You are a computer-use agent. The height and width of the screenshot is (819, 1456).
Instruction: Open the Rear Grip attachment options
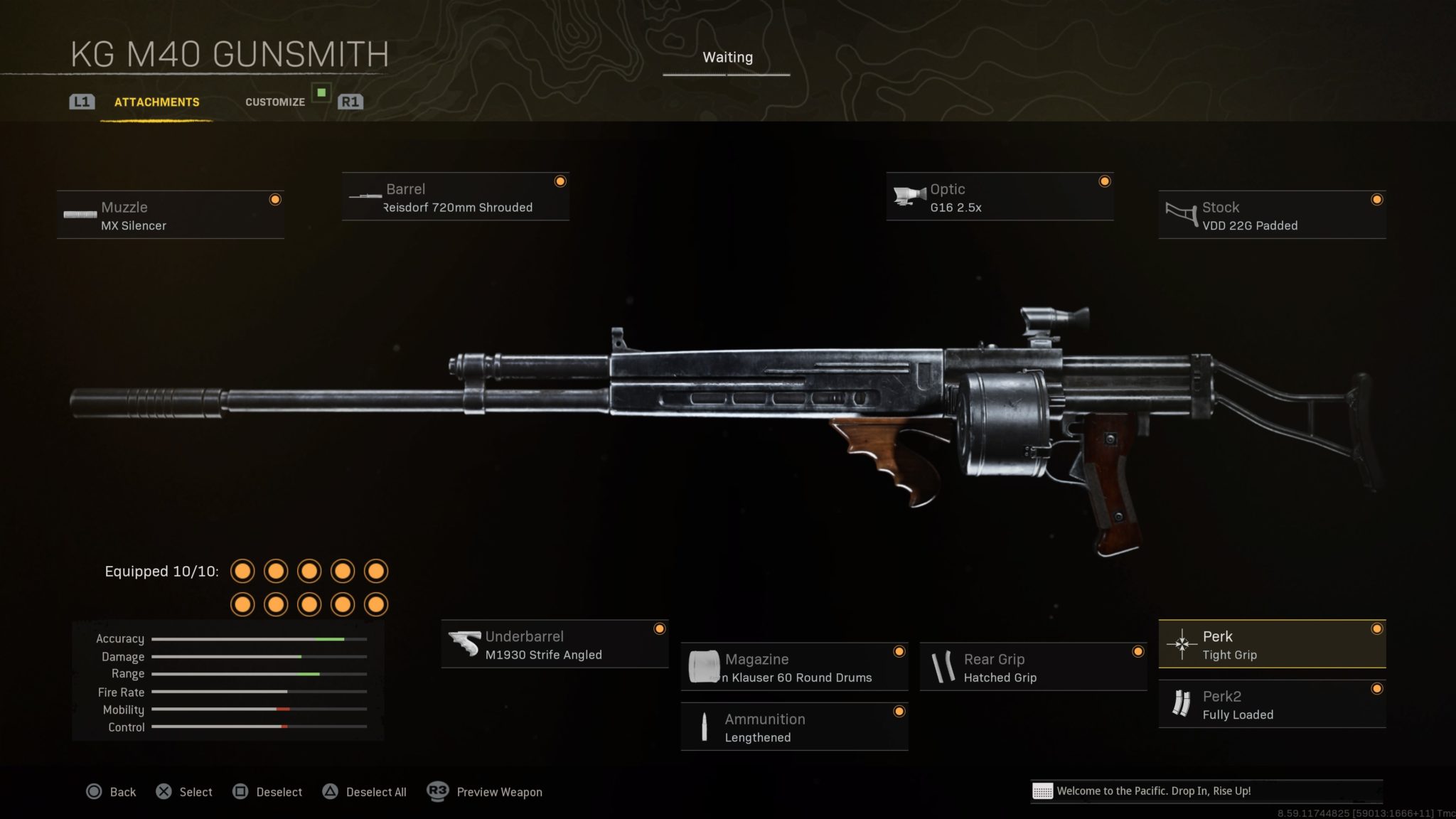click(1032, 666)
